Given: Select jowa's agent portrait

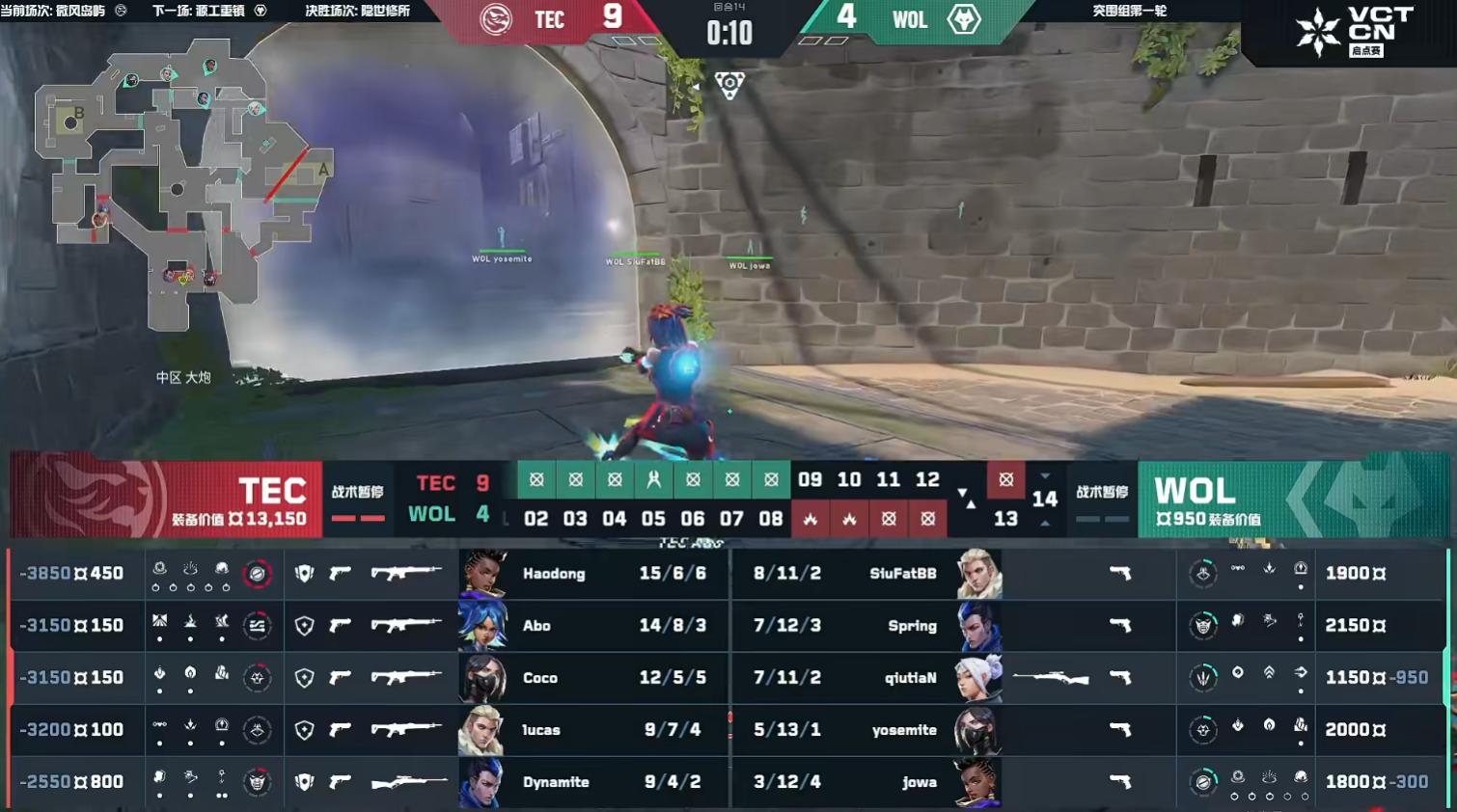Looking at the screenshot, I should pyautogui.click(x=978, y=782).
